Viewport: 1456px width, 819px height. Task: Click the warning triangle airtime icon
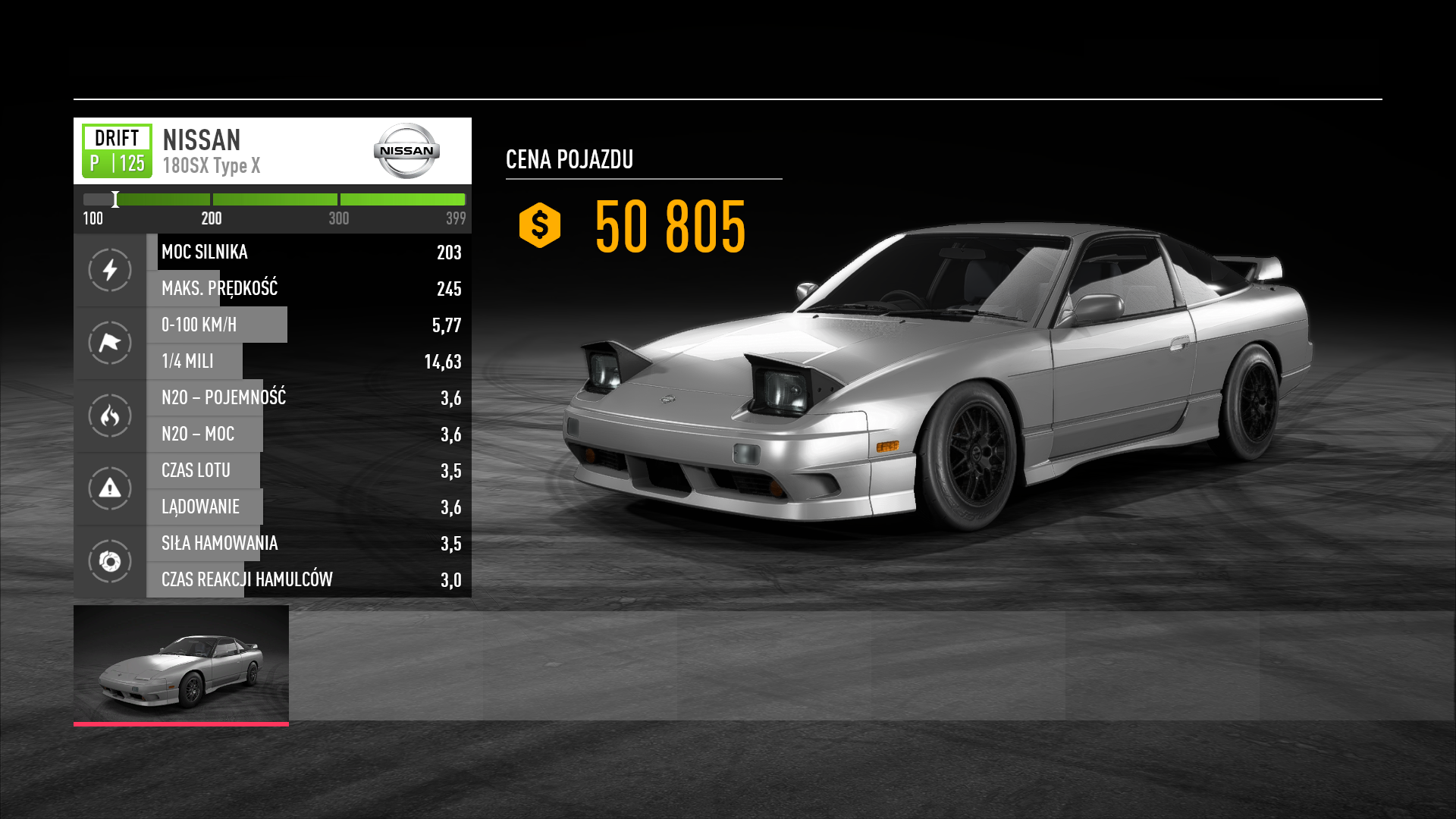[x=110, y=488]
